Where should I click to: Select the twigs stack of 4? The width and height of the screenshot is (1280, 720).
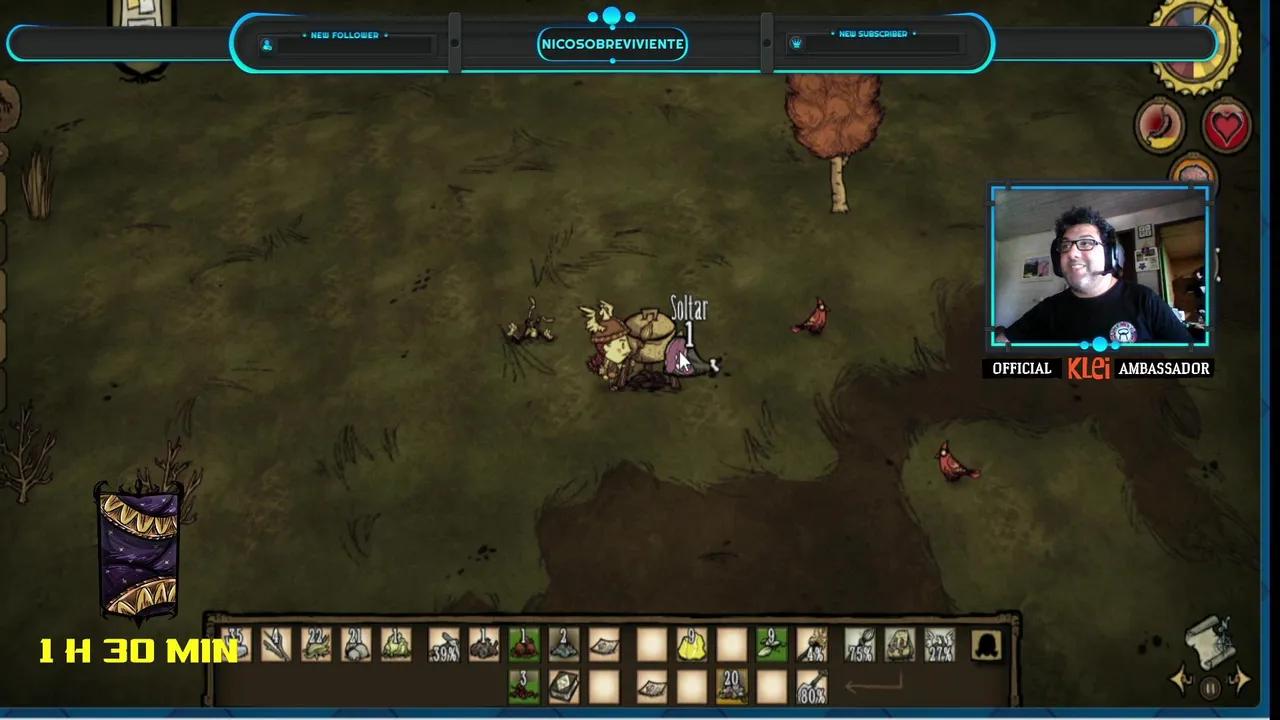276,645
